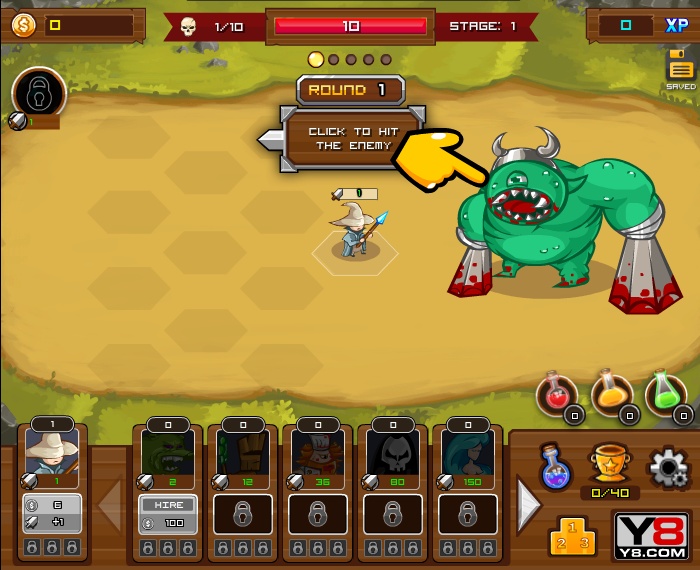Viewport: 700px width, 570px height.
Task: Click the Saved disk icon
Action: coord(680,69)
